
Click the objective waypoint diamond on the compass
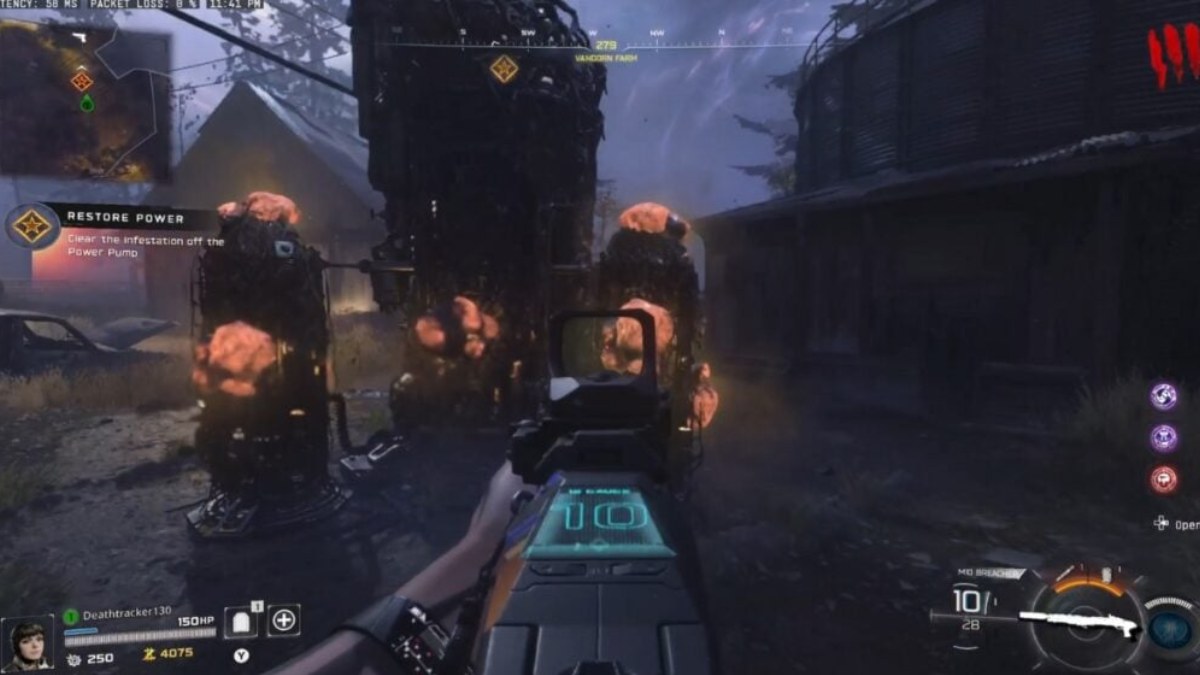(504, 69)
